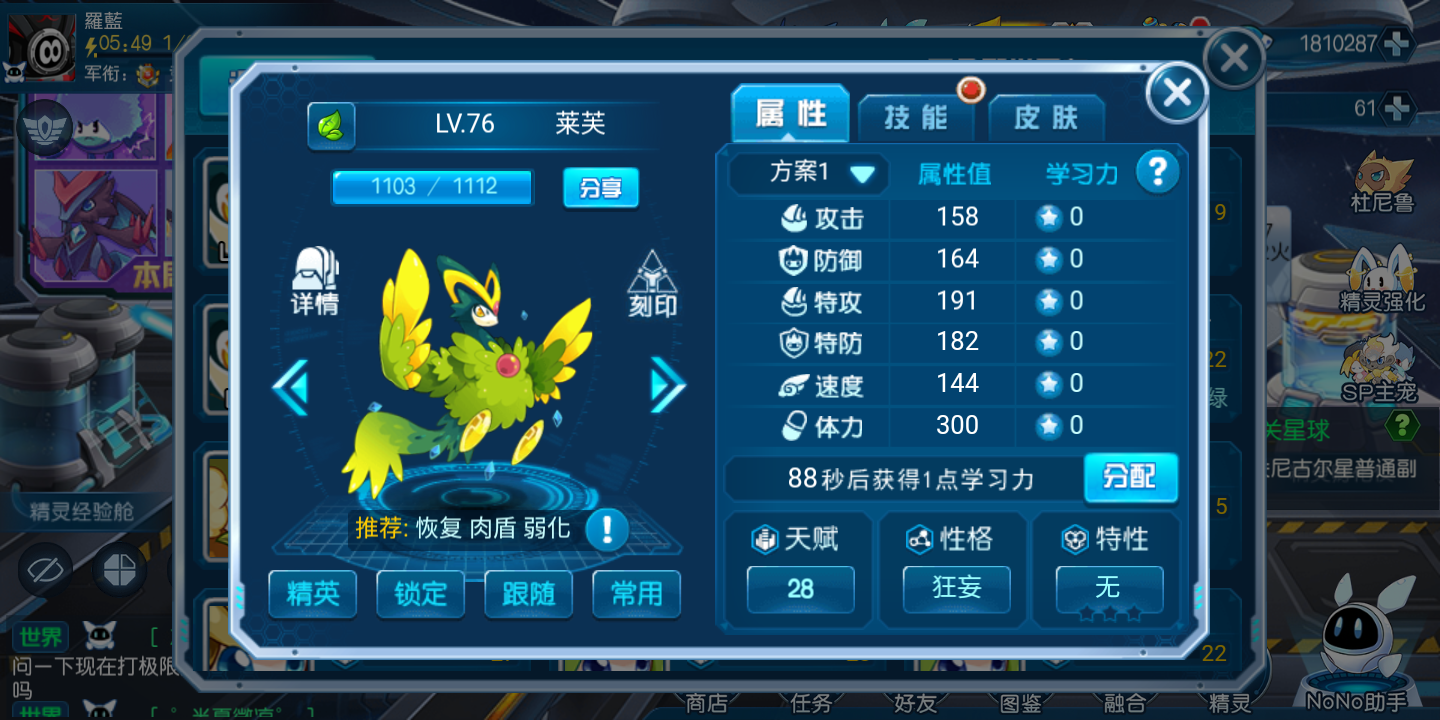1440x720 pixels.
Task: Mark pet as 精英 elite
Action: pos(313,594)
